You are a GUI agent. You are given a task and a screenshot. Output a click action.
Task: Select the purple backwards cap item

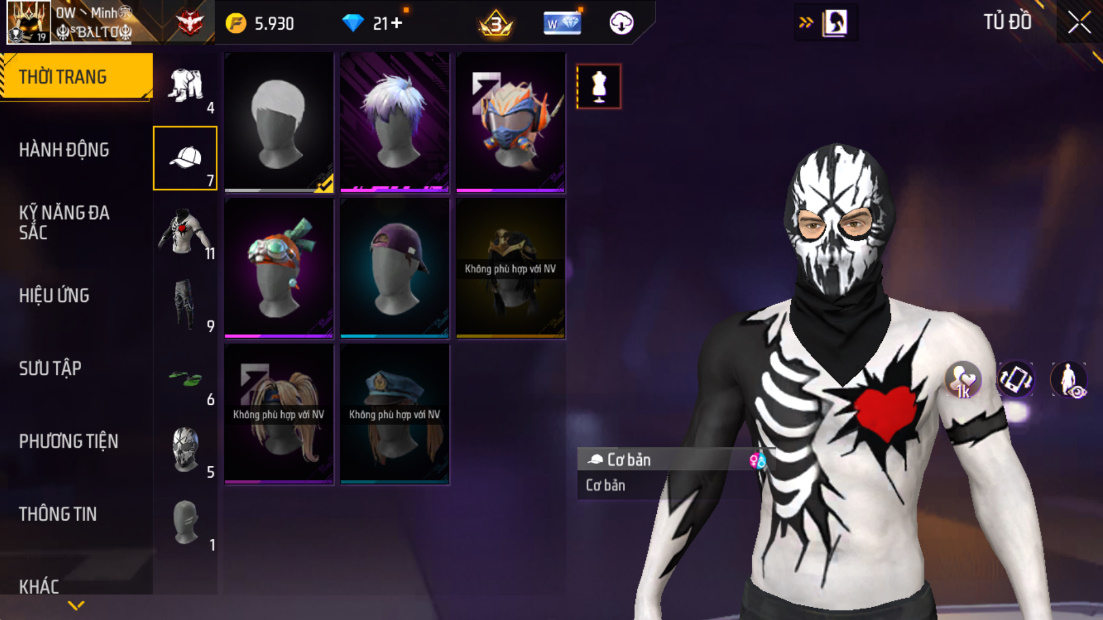coord(395,267)
